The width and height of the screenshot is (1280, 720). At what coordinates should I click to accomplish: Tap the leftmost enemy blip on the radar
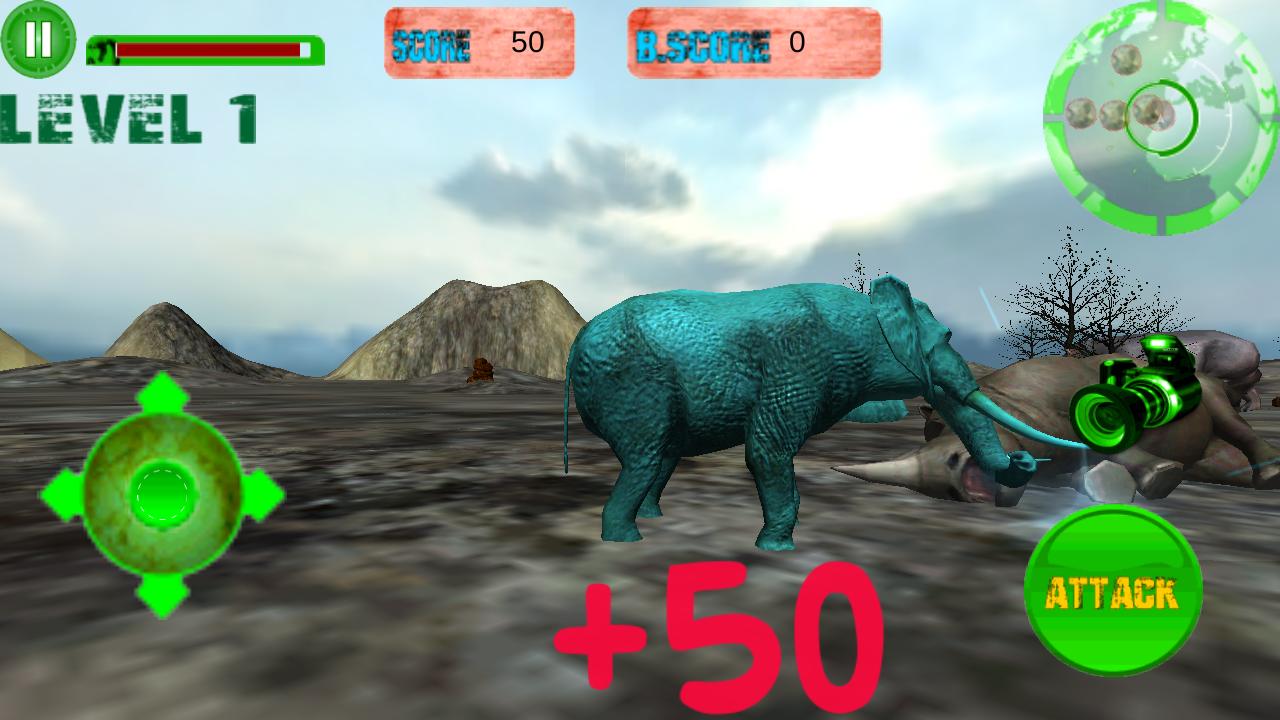pyautogui.click(x=1082, y=114)
